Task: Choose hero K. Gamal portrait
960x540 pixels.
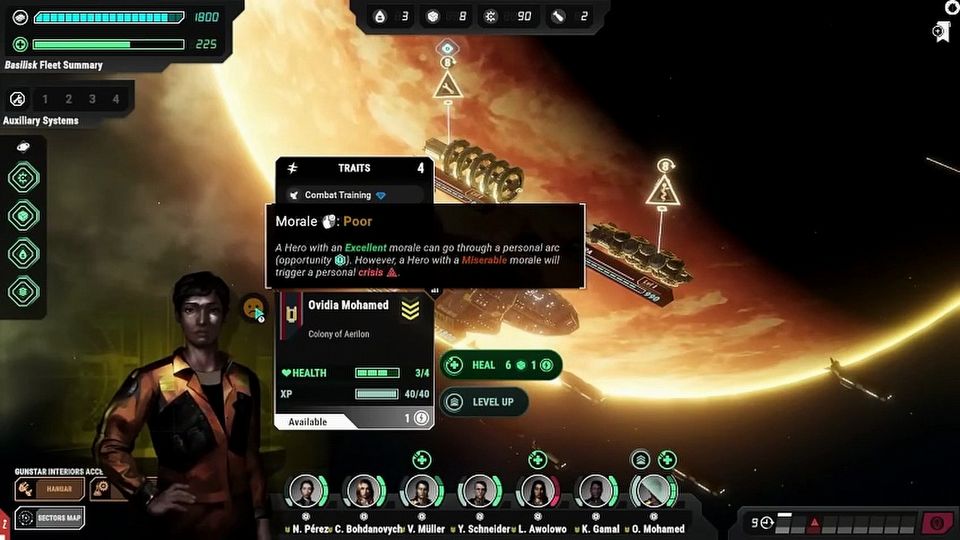Action: pyautogui.click(x=595, y=492)
